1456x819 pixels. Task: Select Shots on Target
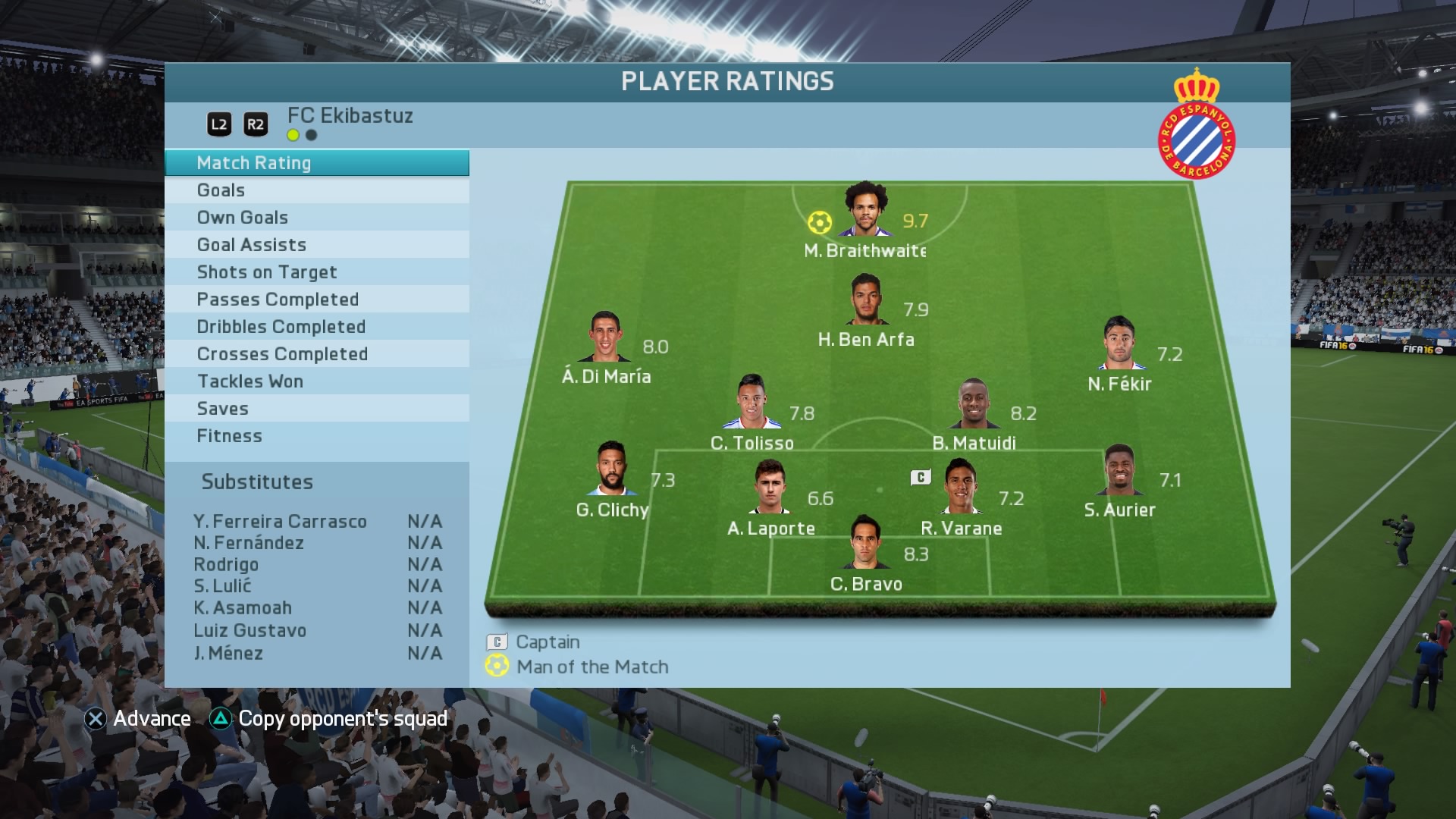click(316, 272)
